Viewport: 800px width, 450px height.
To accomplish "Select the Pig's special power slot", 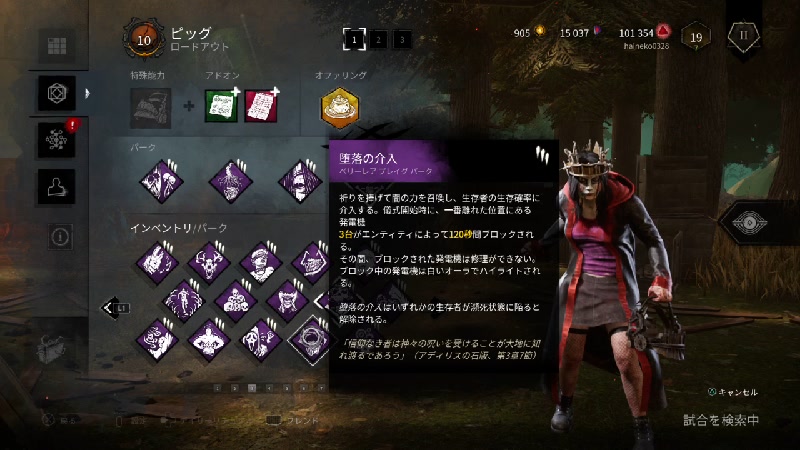I will pos(150,108).
